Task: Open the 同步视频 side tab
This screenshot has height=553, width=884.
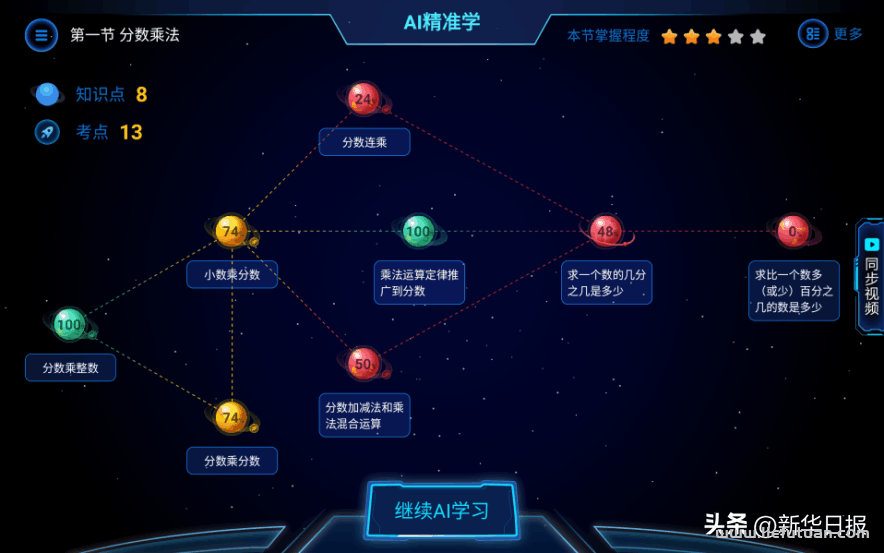Action: (870, 276)
